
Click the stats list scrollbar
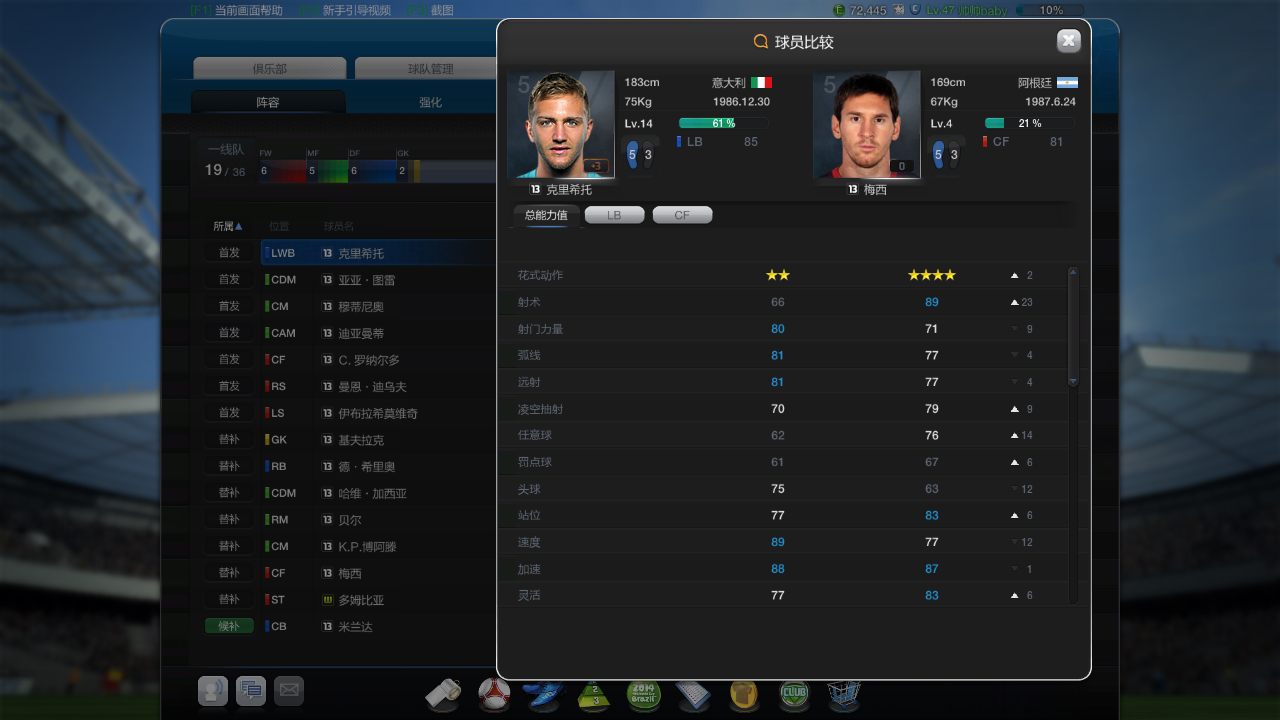tap(1073, 327)
